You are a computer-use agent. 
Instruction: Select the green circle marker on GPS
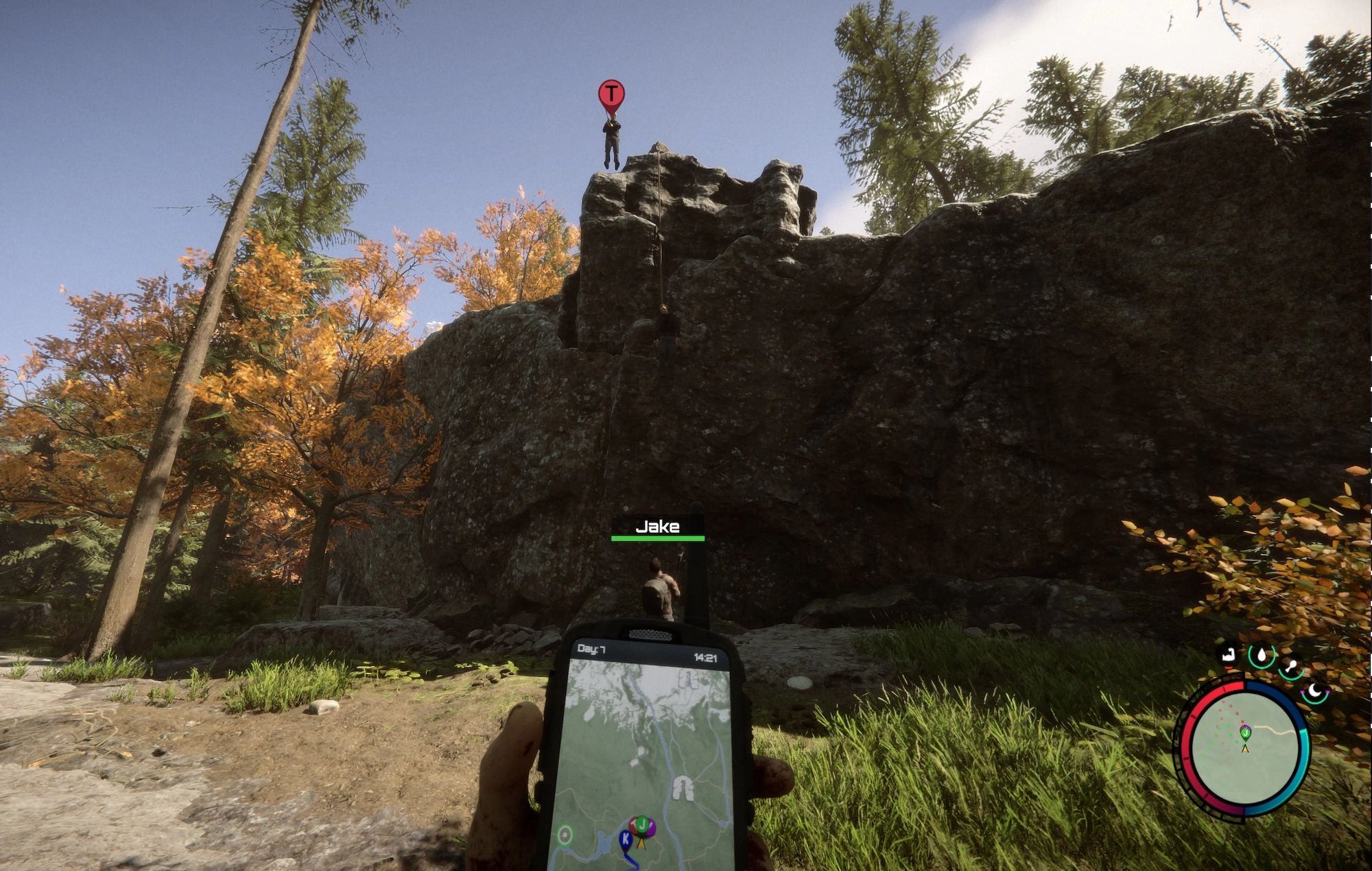pyautogui.click(x=565, y=835)
